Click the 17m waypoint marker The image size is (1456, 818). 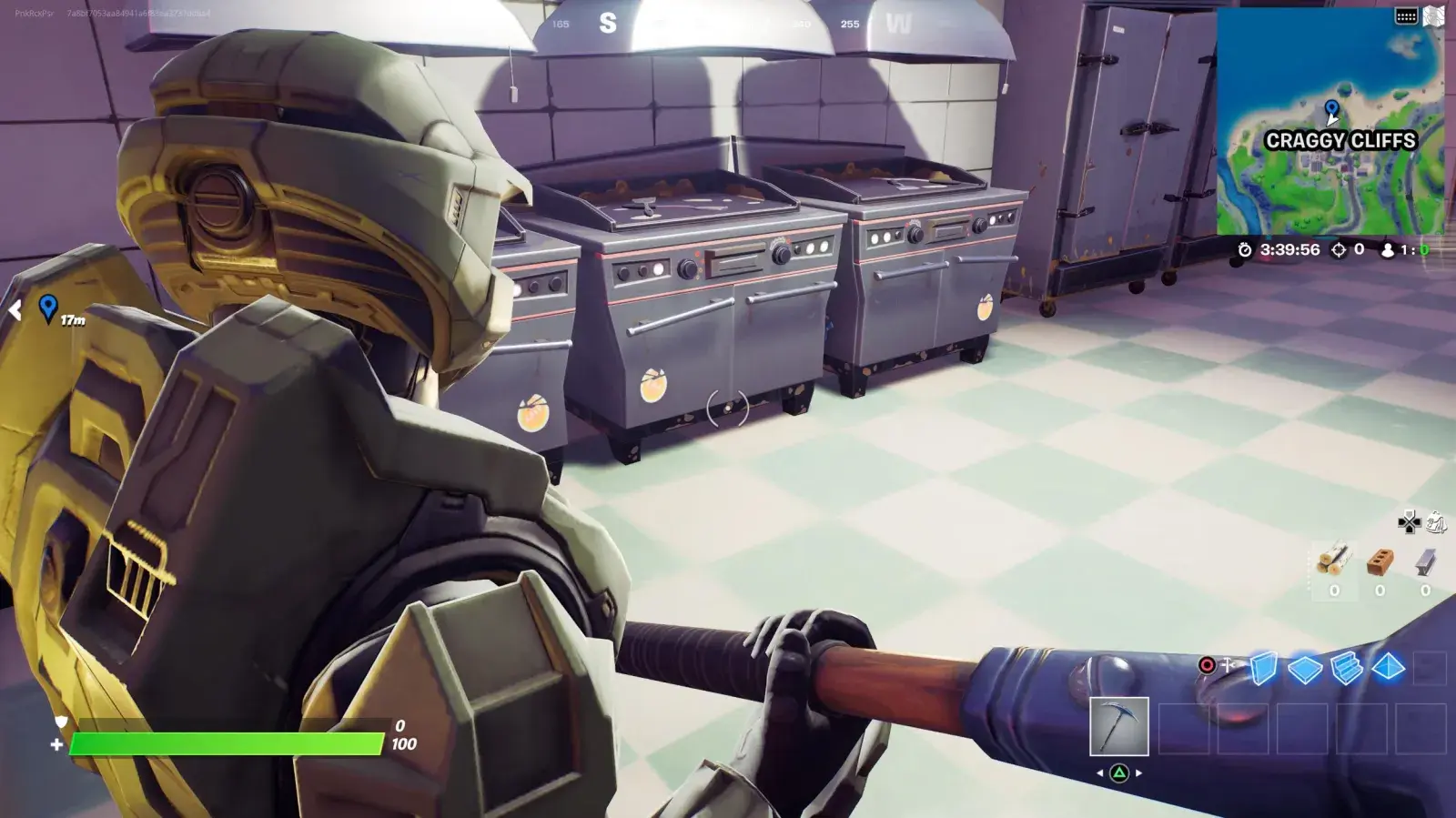50,310
